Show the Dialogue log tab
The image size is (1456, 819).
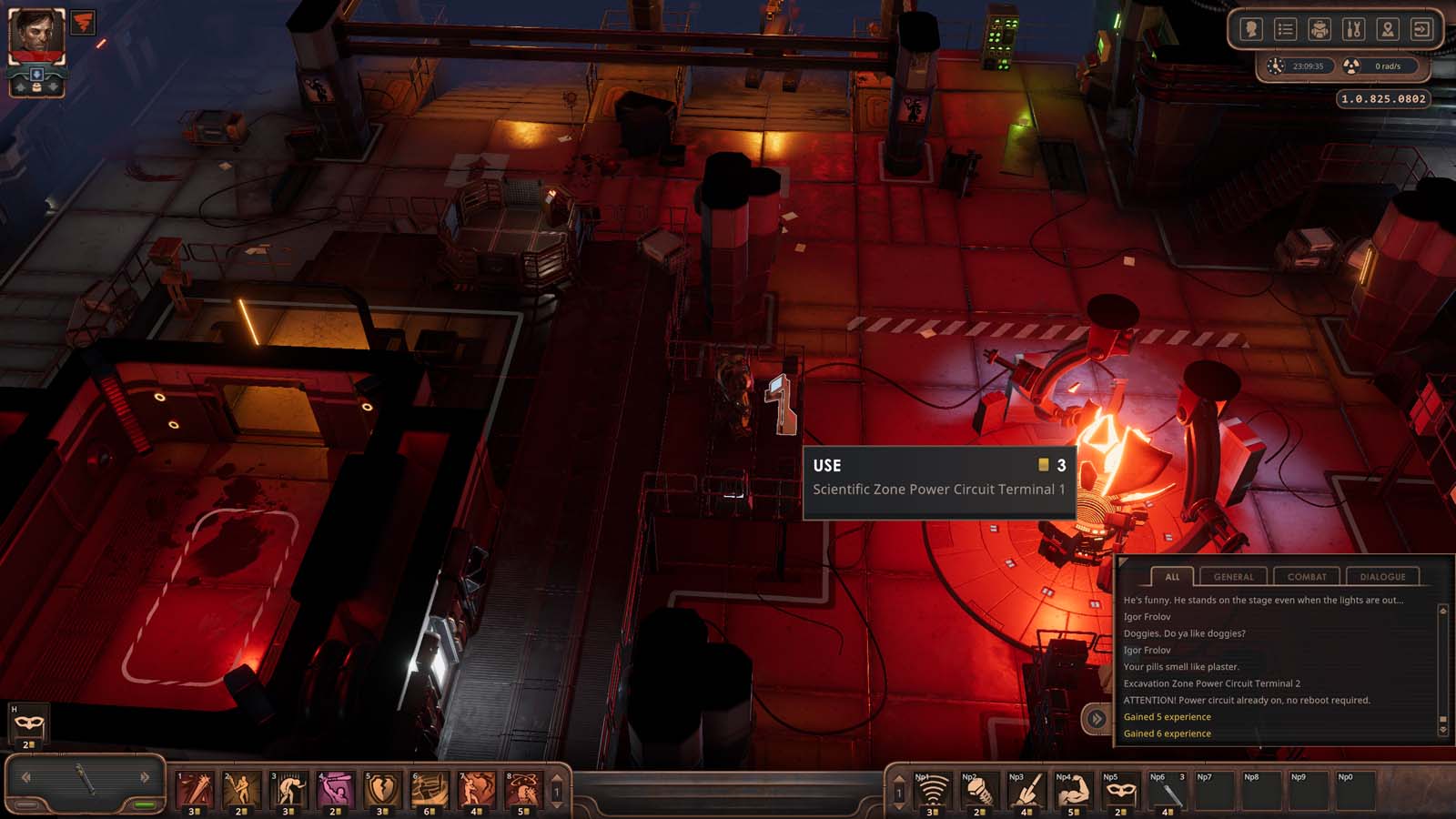click(x=1382, y=577)
